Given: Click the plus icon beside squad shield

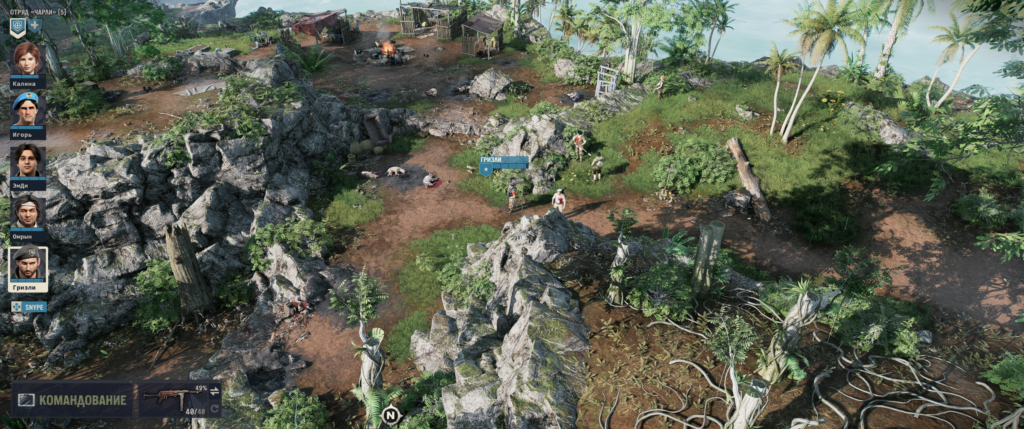Looking at the screenshot, I should 35,25.
